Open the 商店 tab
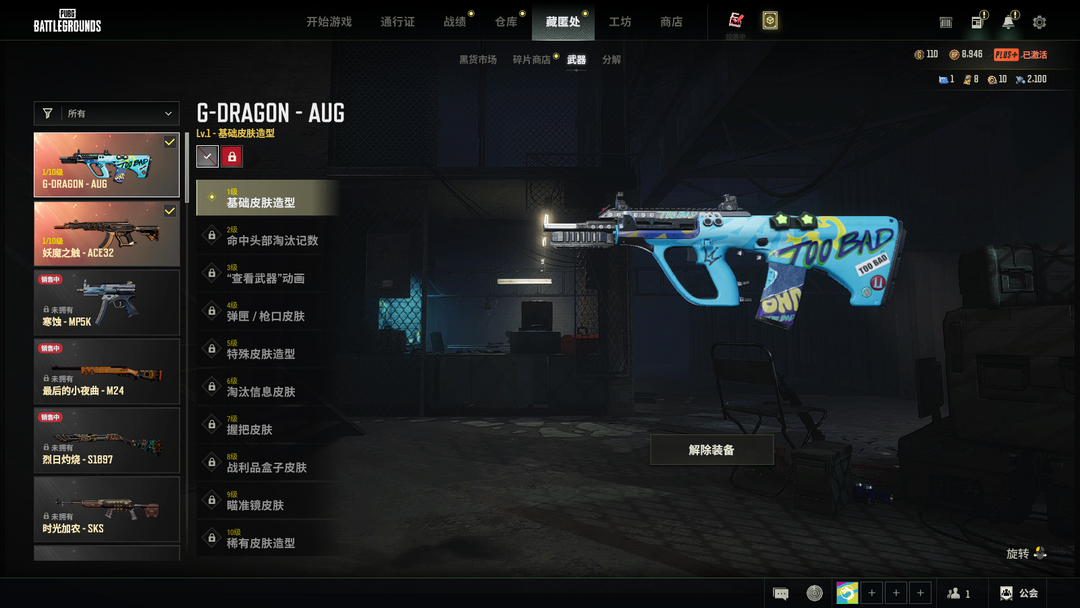Image resolution: width=1080 pixels, height=608 pixels. click(x=671, y=22)
